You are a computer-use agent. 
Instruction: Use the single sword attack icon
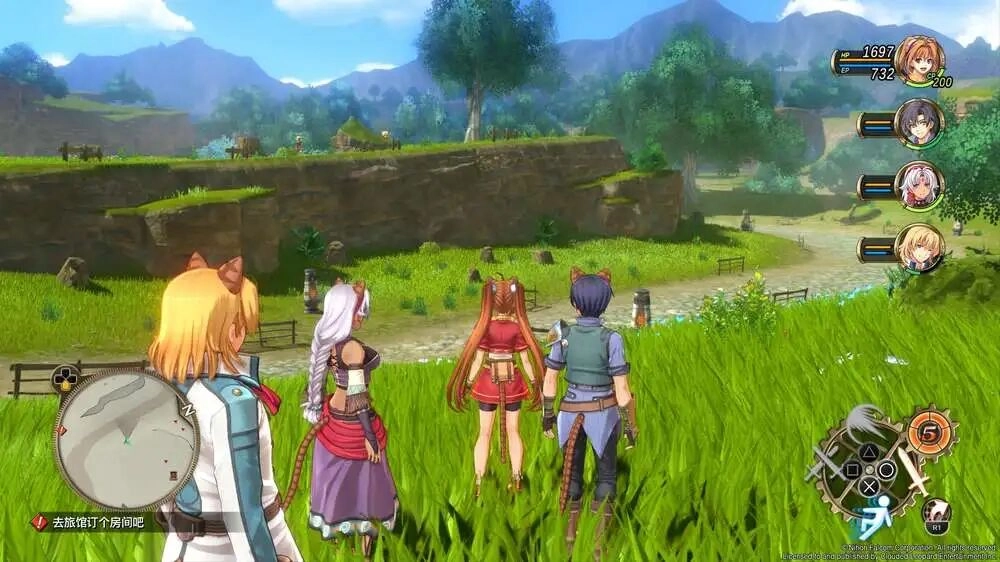(x=911, y=468)
